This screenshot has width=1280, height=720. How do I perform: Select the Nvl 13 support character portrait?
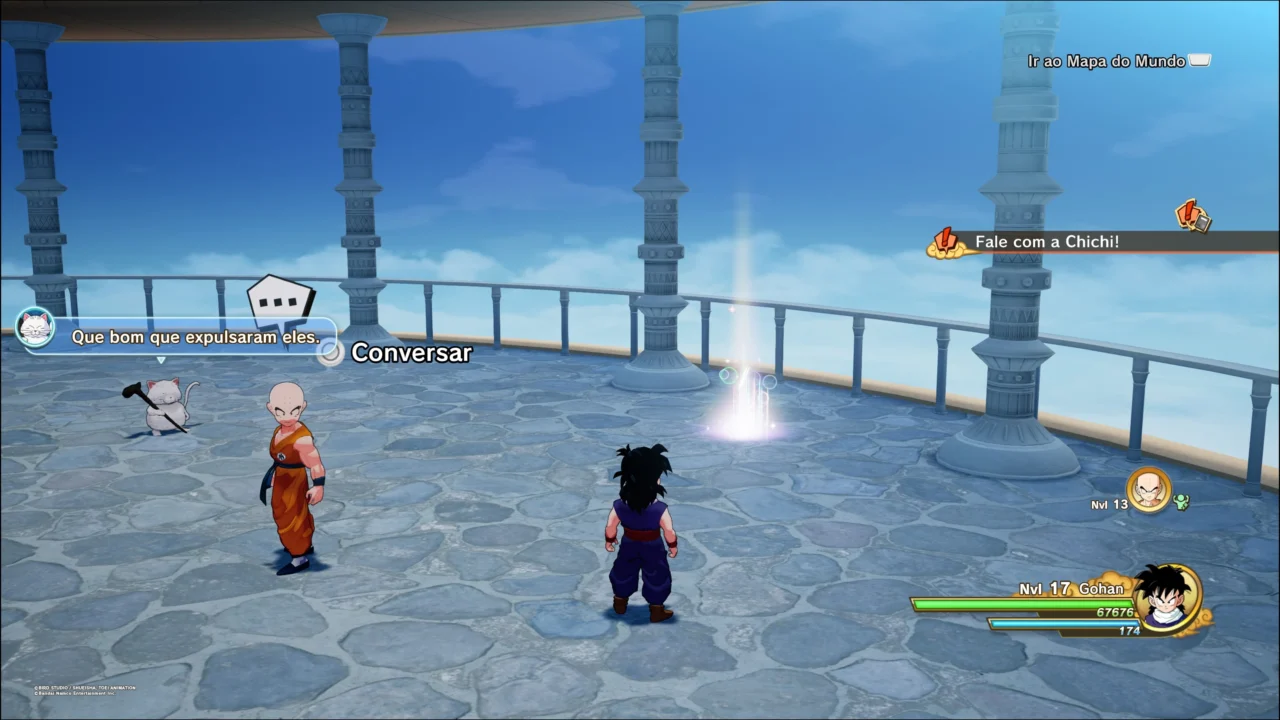[x=1148, y=490]
